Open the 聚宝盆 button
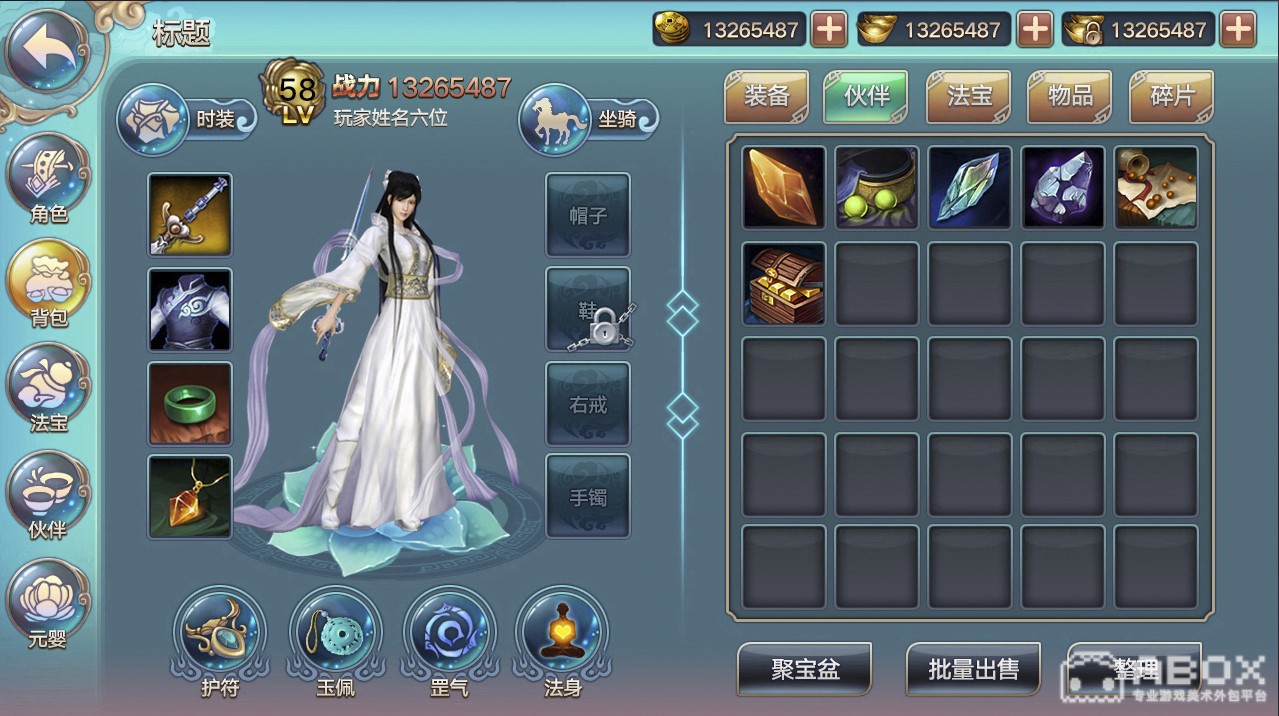 804,669
